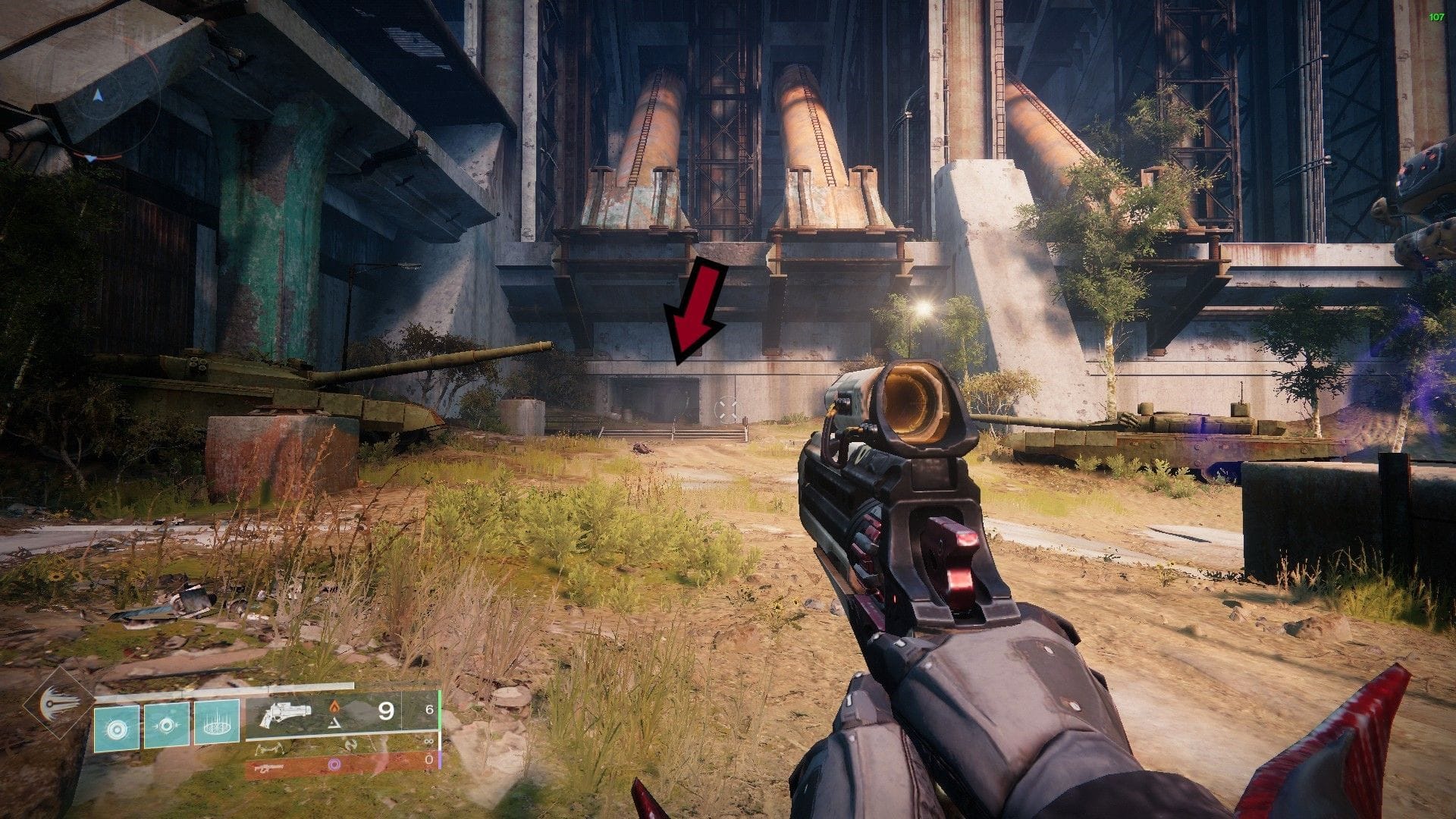
Task: Select the kinetic damage triangle icon
Action: (334, 723)
